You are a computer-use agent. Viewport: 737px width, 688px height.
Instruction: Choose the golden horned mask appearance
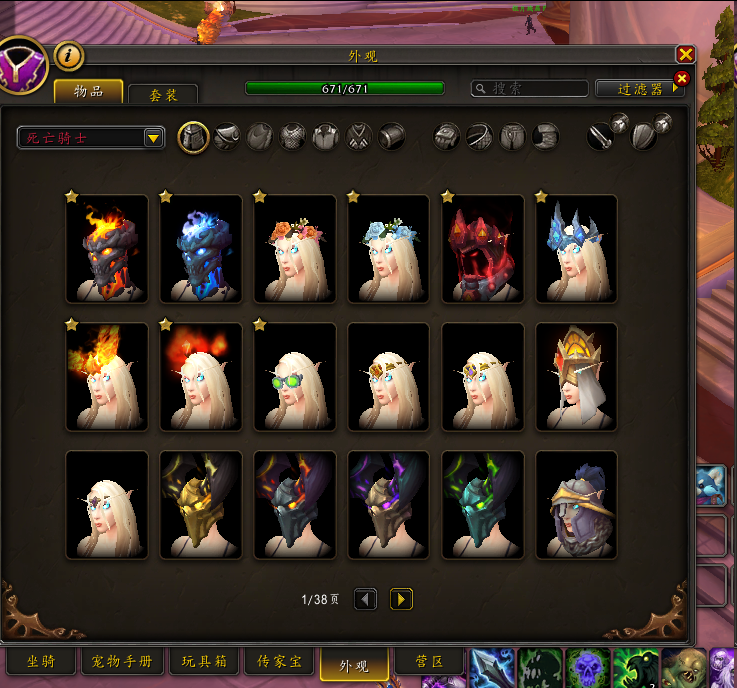(201, 505)
